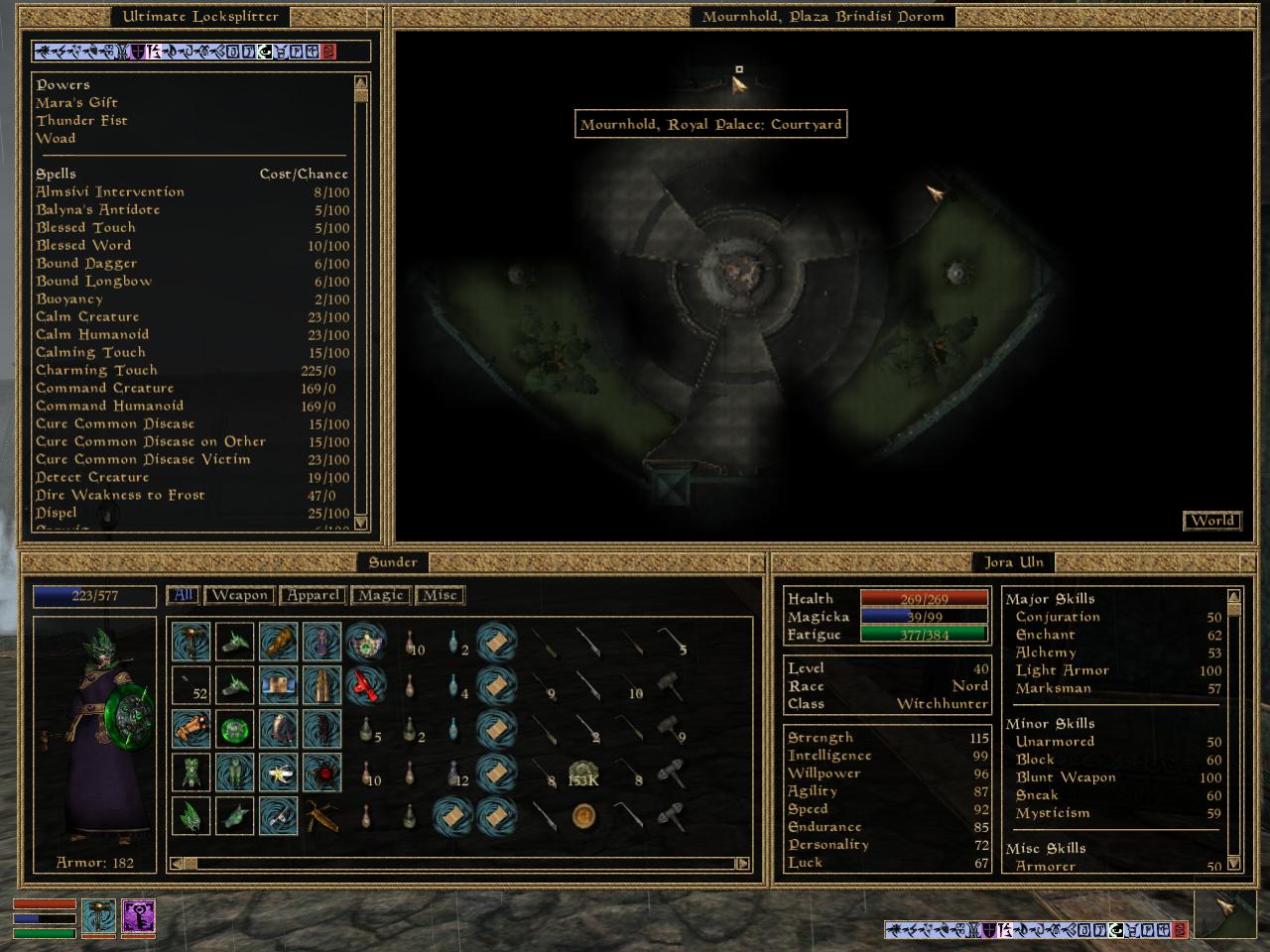Select the Sunder warhammer icon in the inventory grid
Screen dimensions: 1270x952
tap(191, 642)
